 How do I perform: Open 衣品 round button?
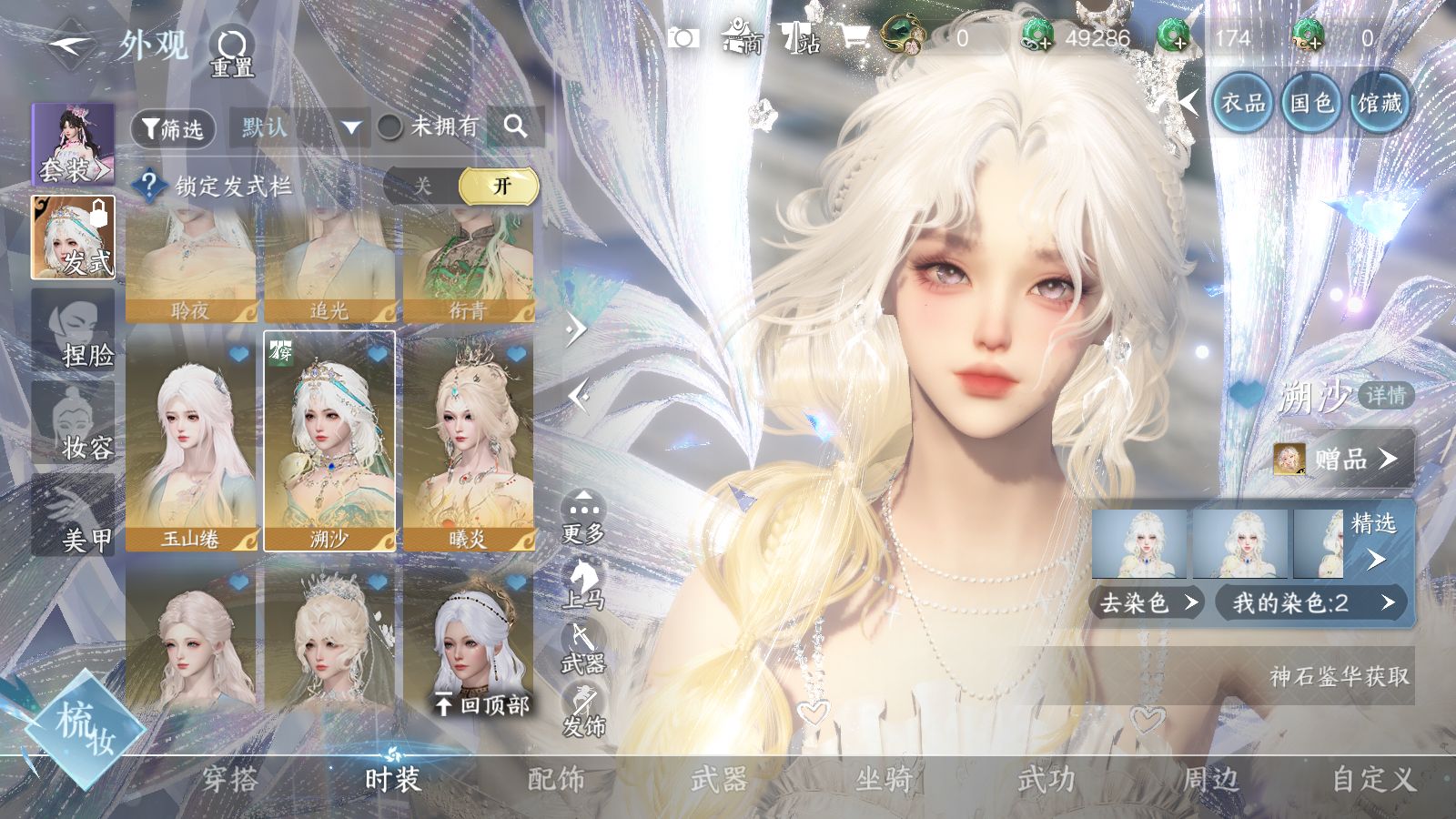1243,103
